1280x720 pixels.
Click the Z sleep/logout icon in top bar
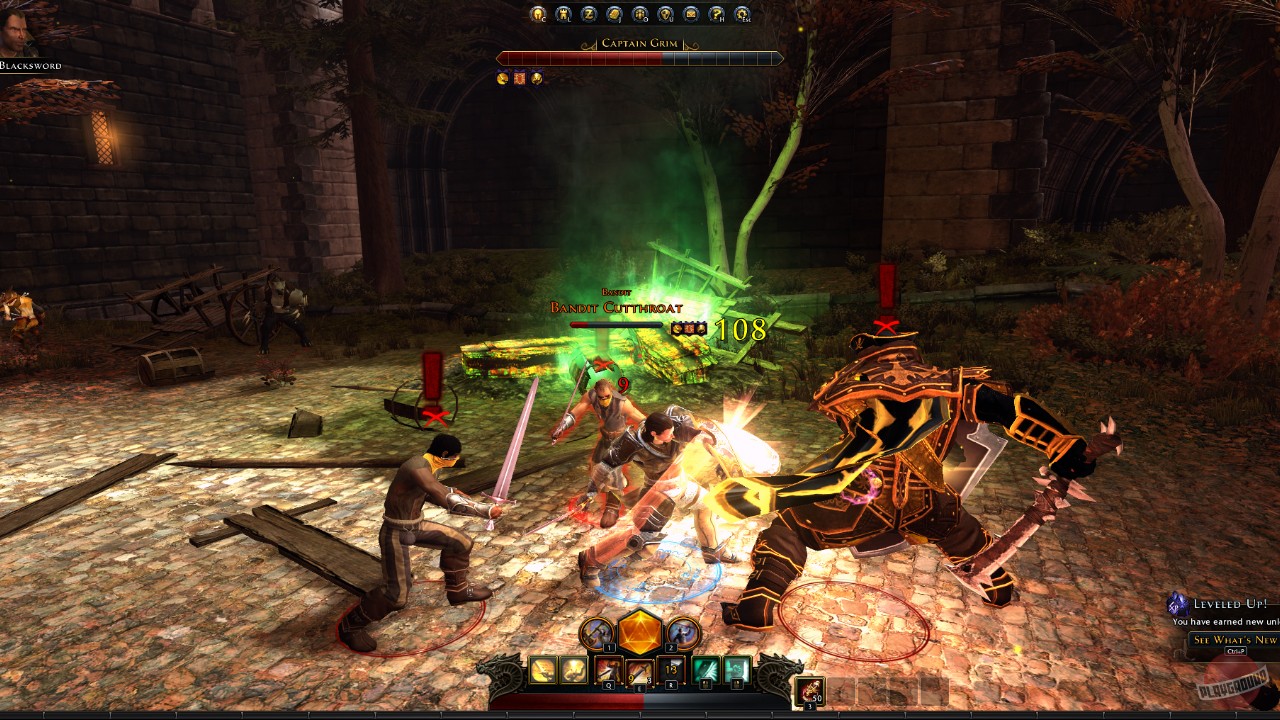click(591, 14)
